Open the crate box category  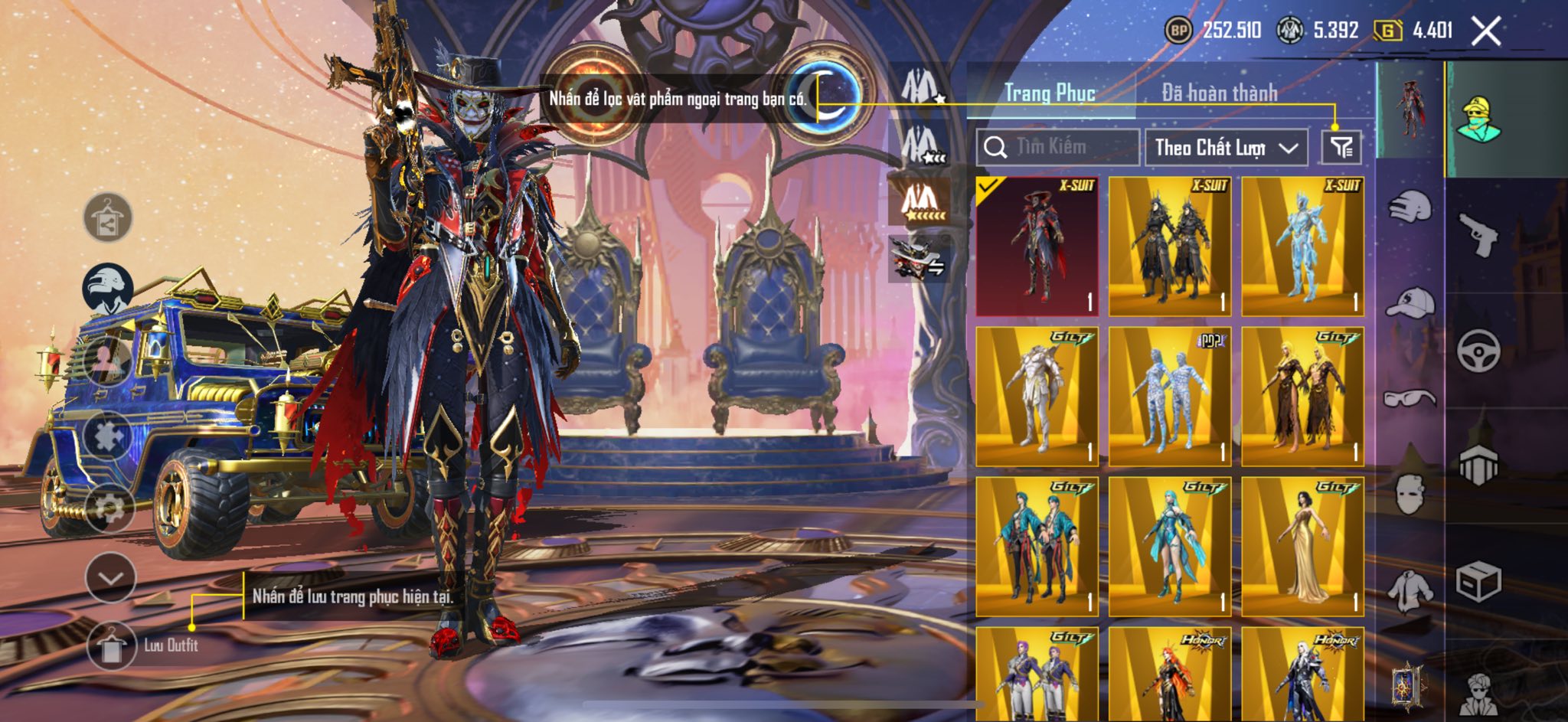pyautogui.click(x=1478, y=582)
